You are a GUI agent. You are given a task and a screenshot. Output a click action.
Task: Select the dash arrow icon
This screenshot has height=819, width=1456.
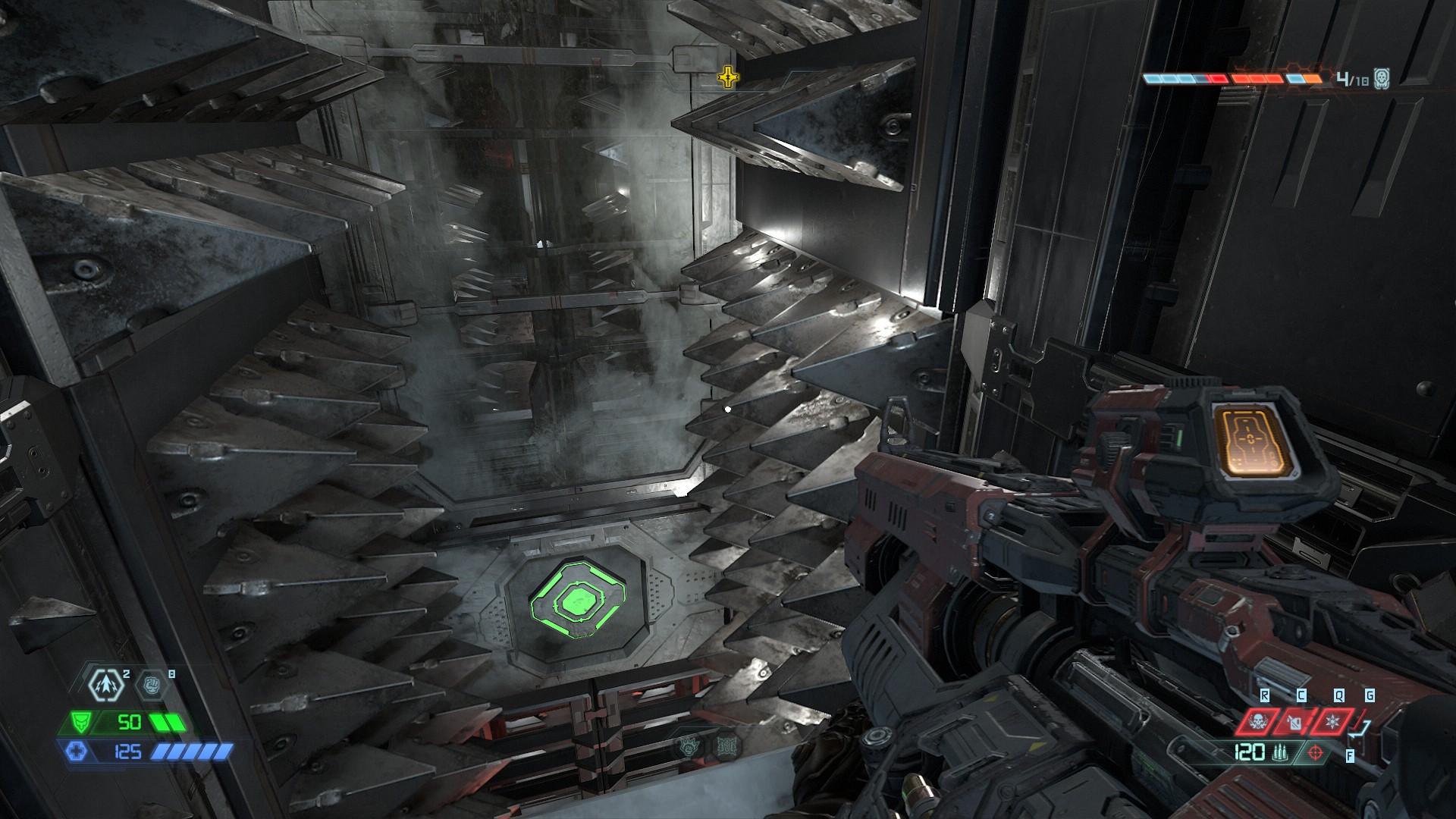pos(105,685)
